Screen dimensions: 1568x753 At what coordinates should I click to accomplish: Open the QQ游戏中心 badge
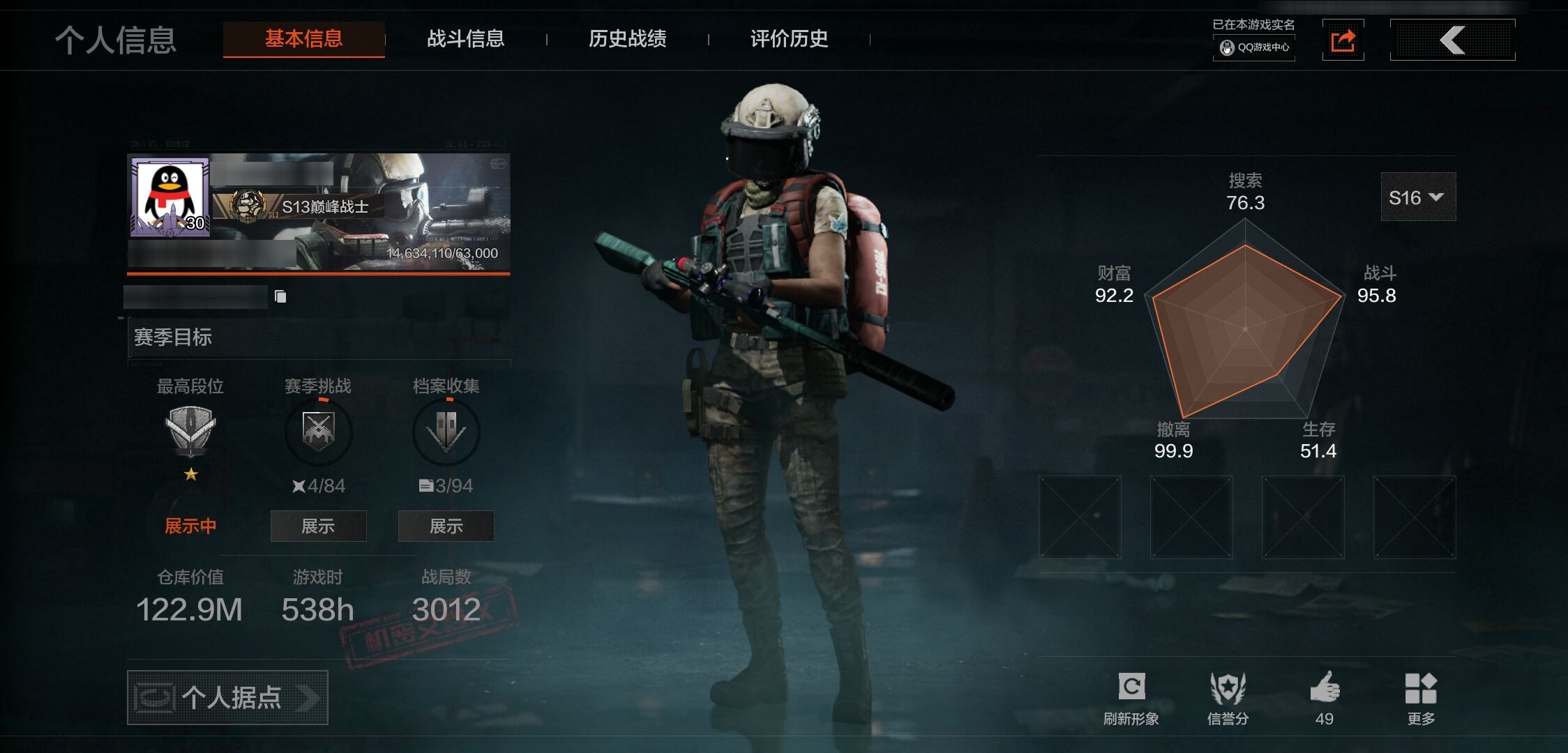1254,47
